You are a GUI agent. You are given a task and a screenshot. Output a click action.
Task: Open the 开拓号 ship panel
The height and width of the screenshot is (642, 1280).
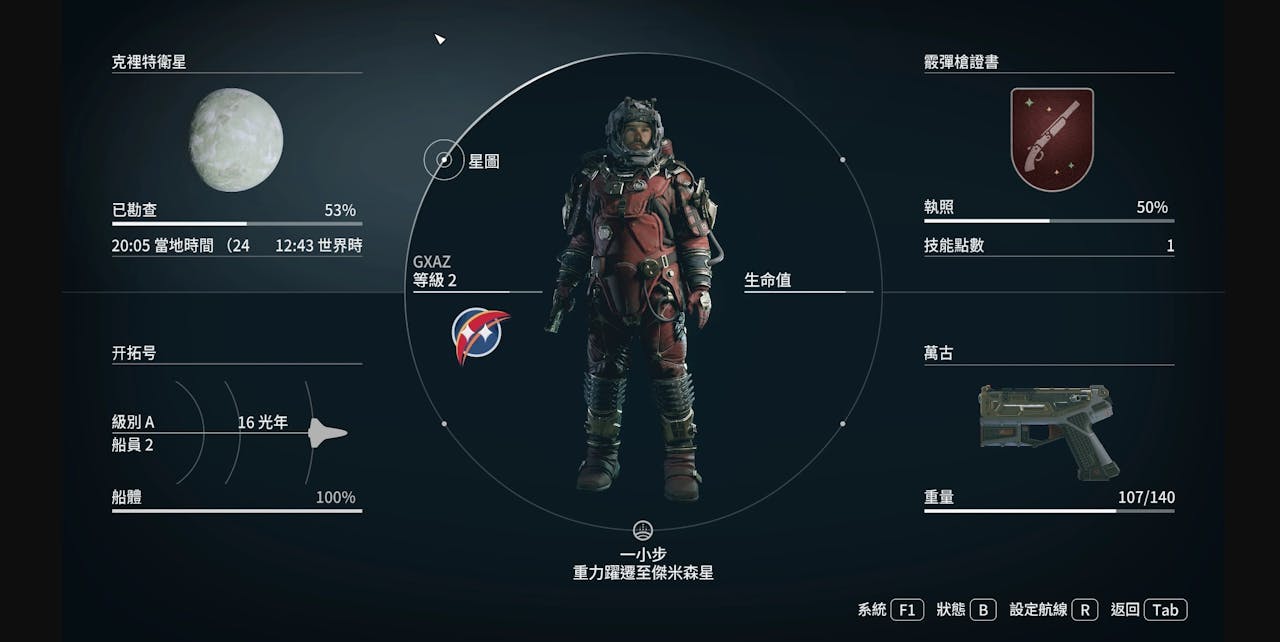pos(134,353)
